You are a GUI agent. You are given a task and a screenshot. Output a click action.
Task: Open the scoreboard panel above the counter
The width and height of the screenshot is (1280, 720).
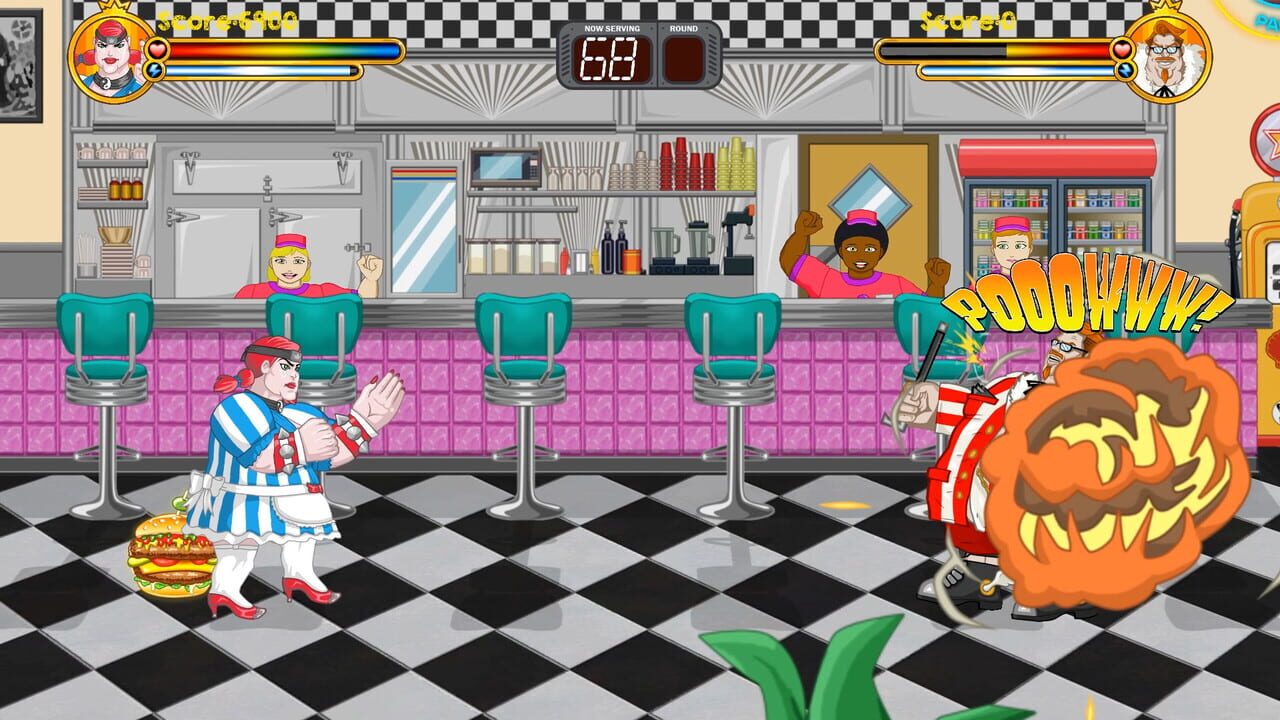click(x=638, y=55)
